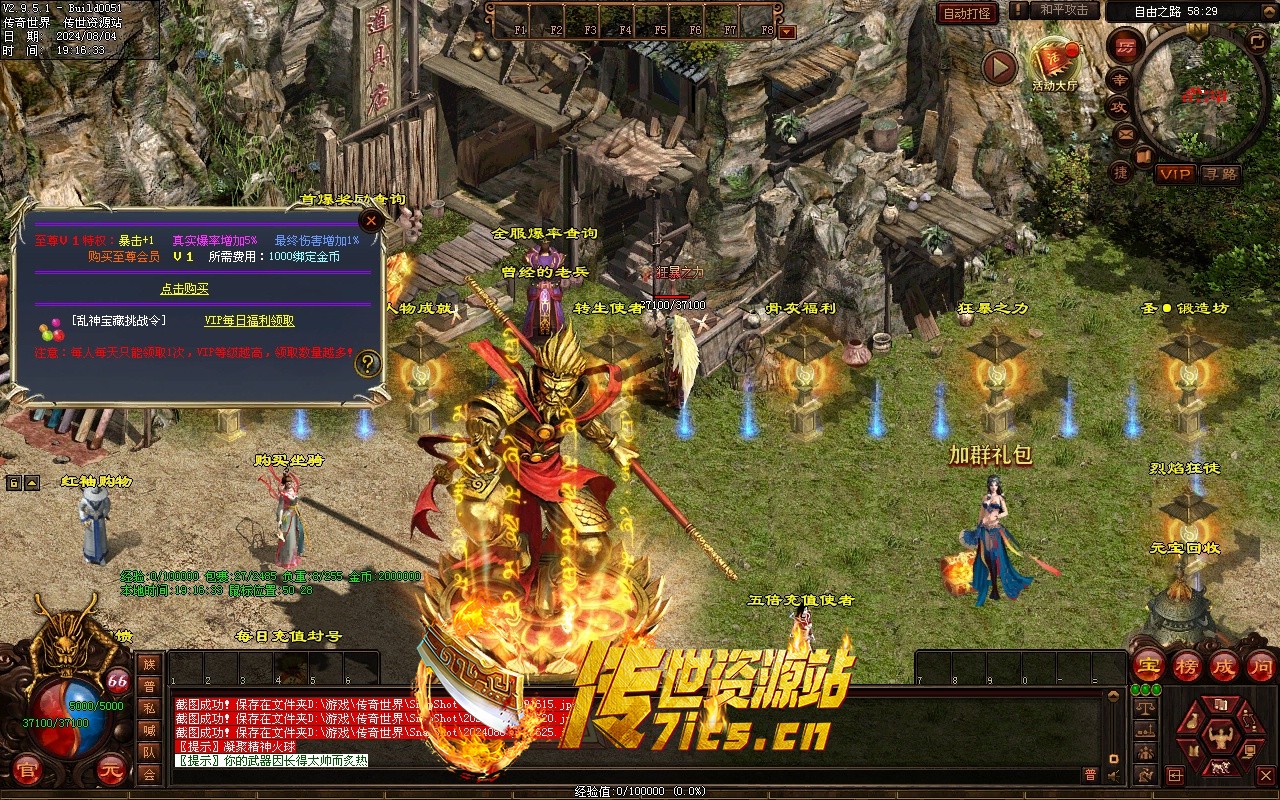The width and height of the screenshot is (1280, 800).
Task: Open the 成 achievements round button
Action: (x=1224, y=665)
